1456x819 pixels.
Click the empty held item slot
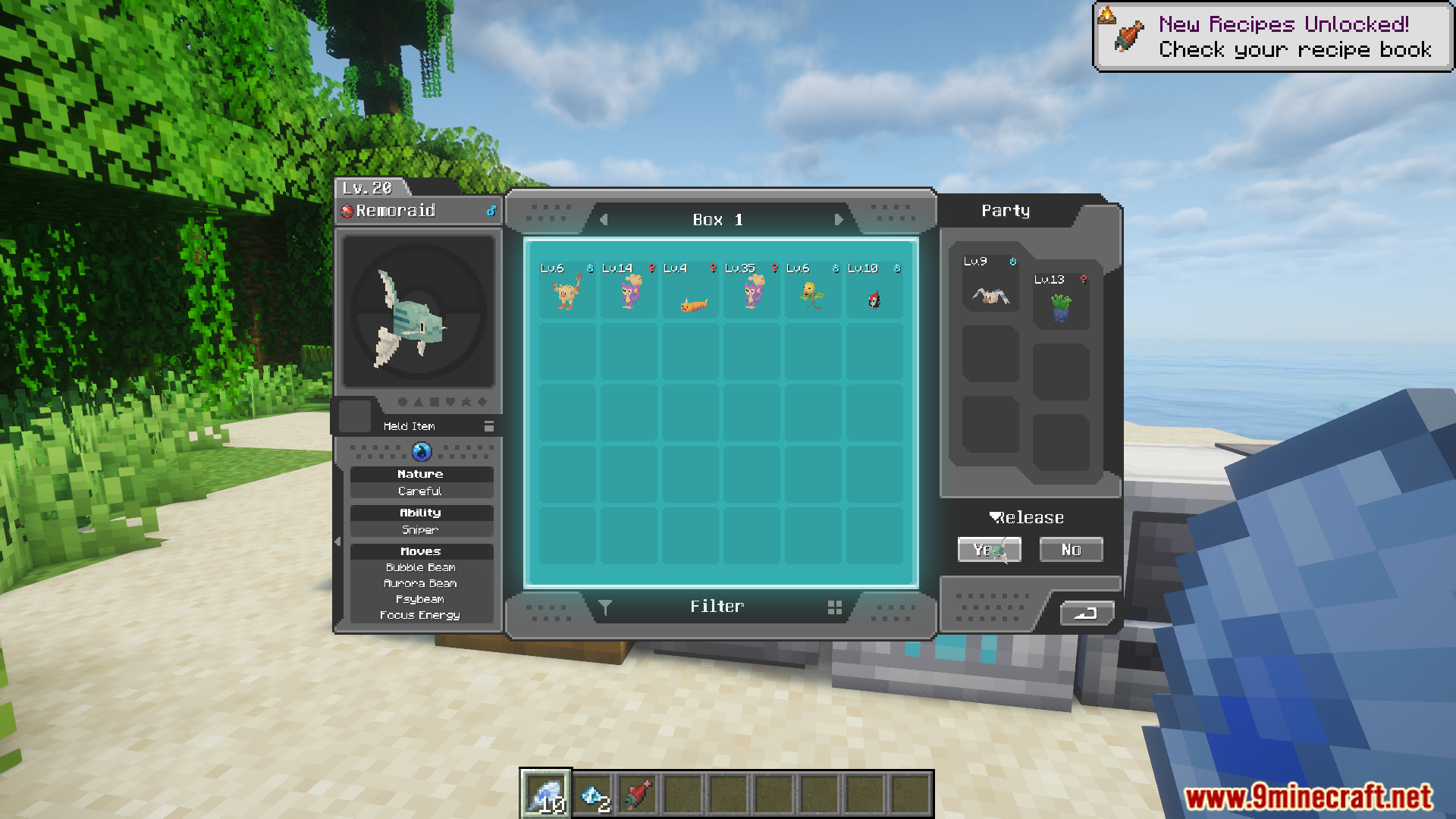(354, 416)
